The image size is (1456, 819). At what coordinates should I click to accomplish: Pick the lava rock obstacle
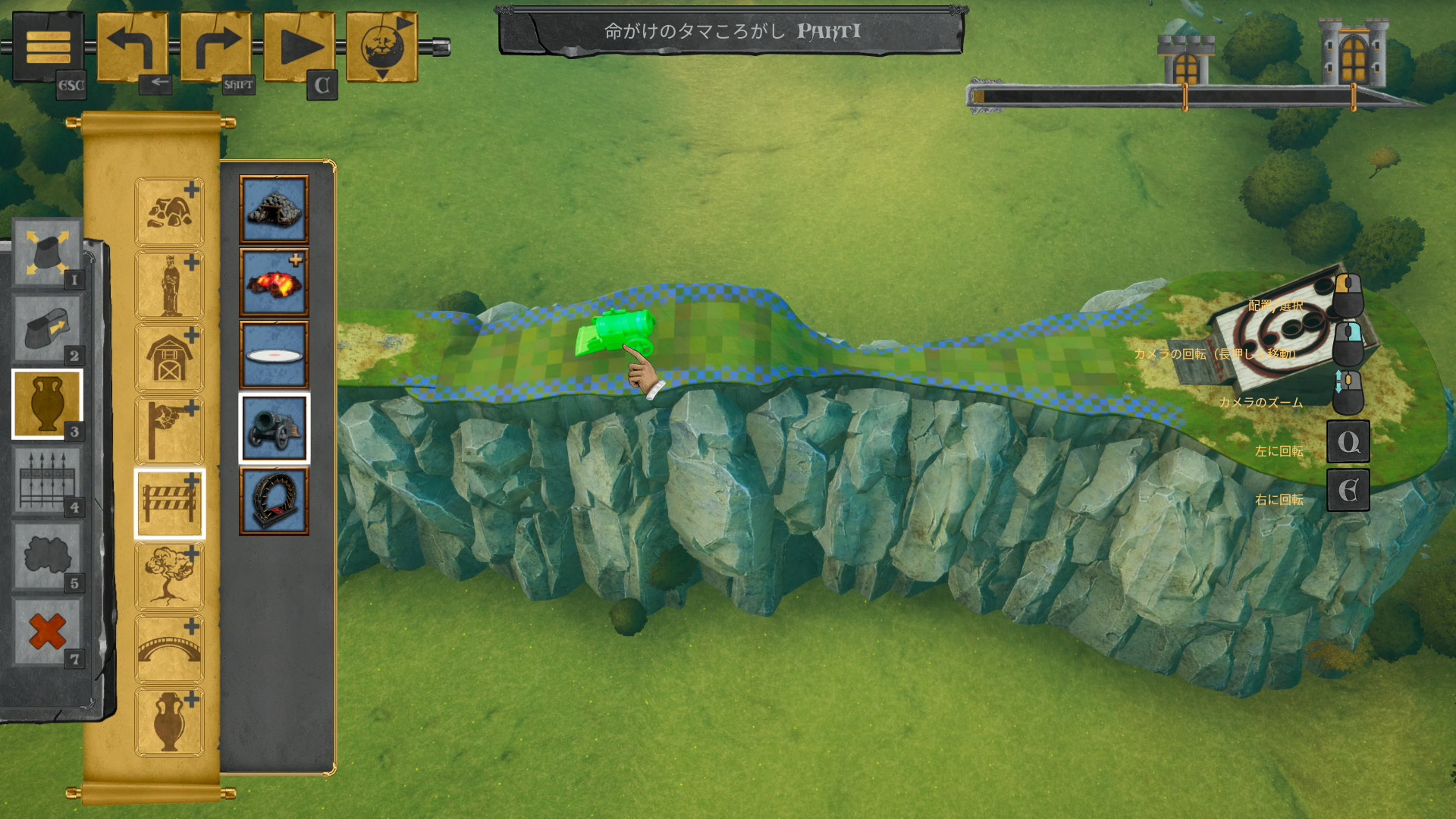click(x=274, y=283)
